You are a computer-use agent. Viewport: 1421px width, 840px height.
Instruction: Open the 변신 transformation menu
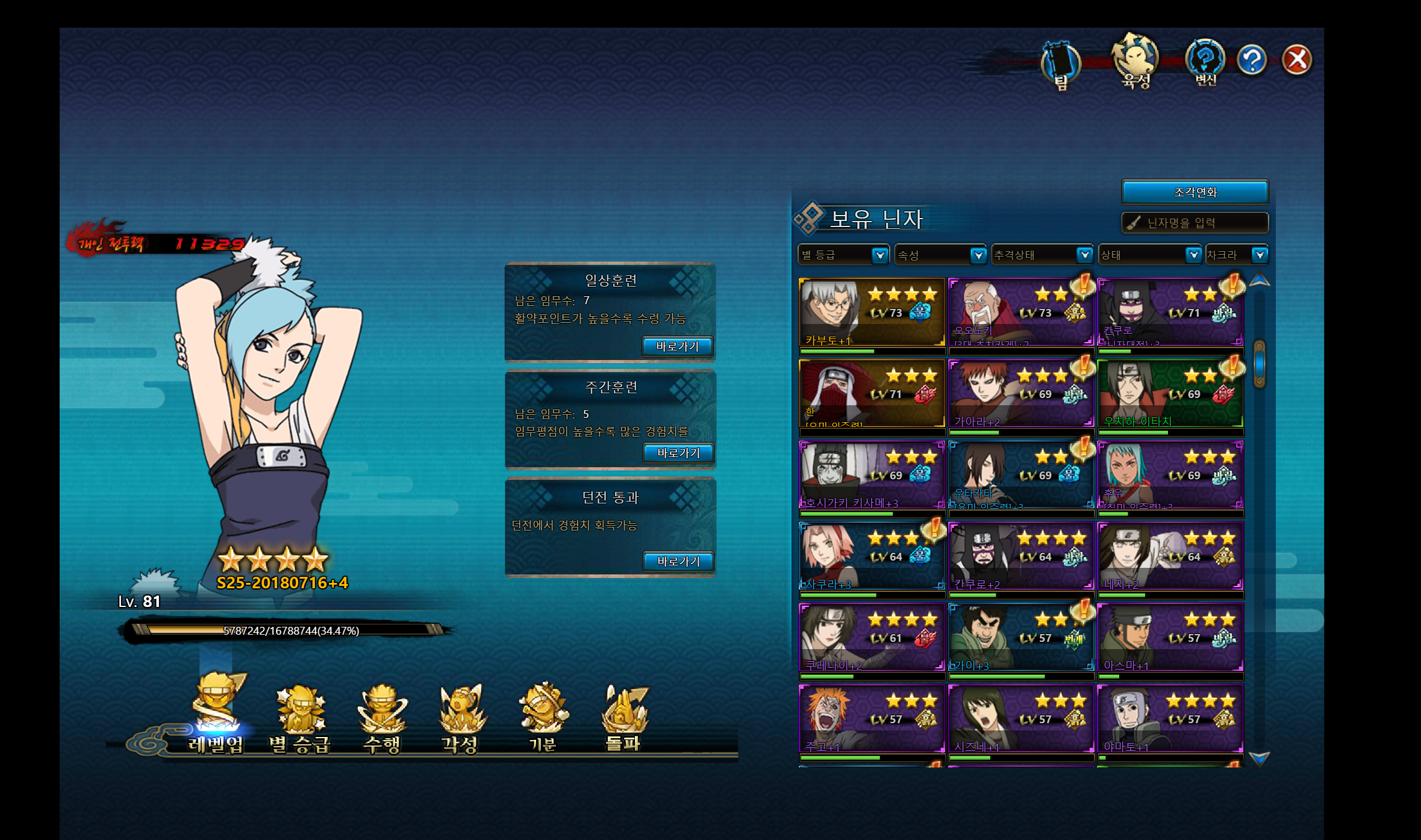point(1205,62)
